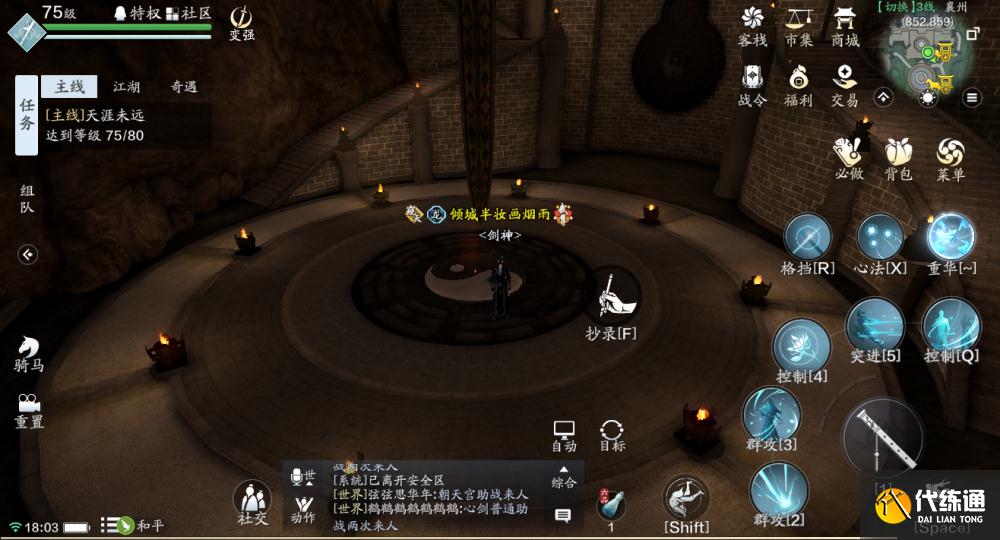
Task: Activate the 抄录 transcribe action
Action: point(610,298)
